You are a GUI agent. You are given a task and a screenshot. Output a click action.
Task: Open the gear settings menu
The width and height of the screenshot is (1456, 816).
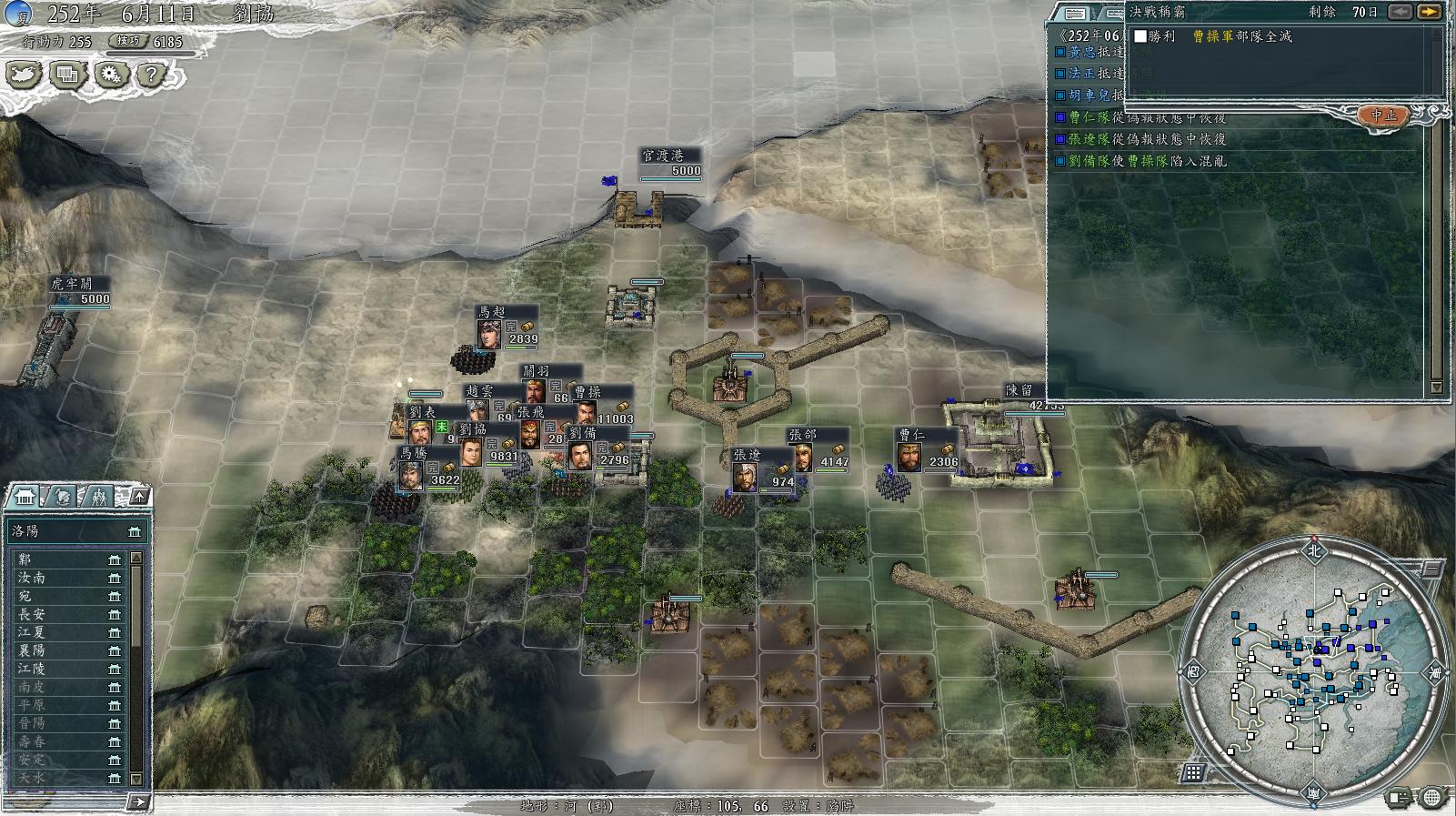pyautogui.click(x=111, y=74)
